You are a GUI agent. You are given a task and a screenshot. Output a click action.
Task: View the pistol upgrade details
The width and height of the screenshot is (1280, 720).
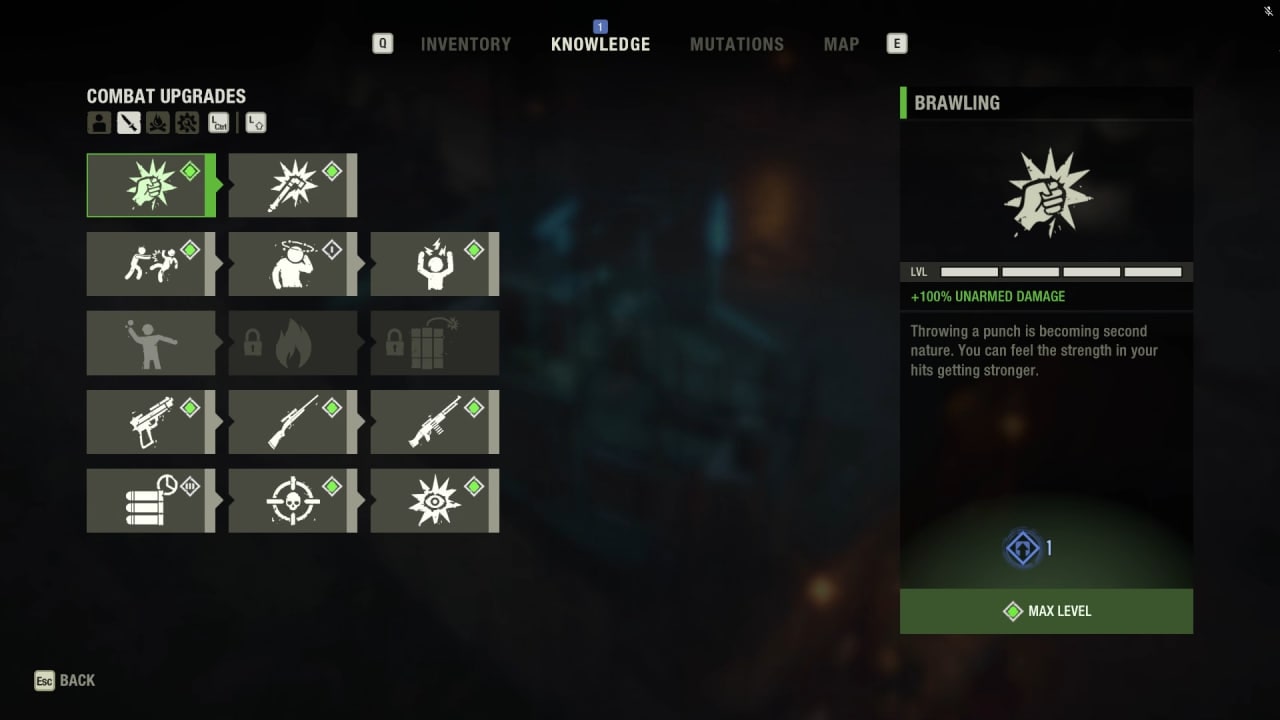[x=151, y=421]
